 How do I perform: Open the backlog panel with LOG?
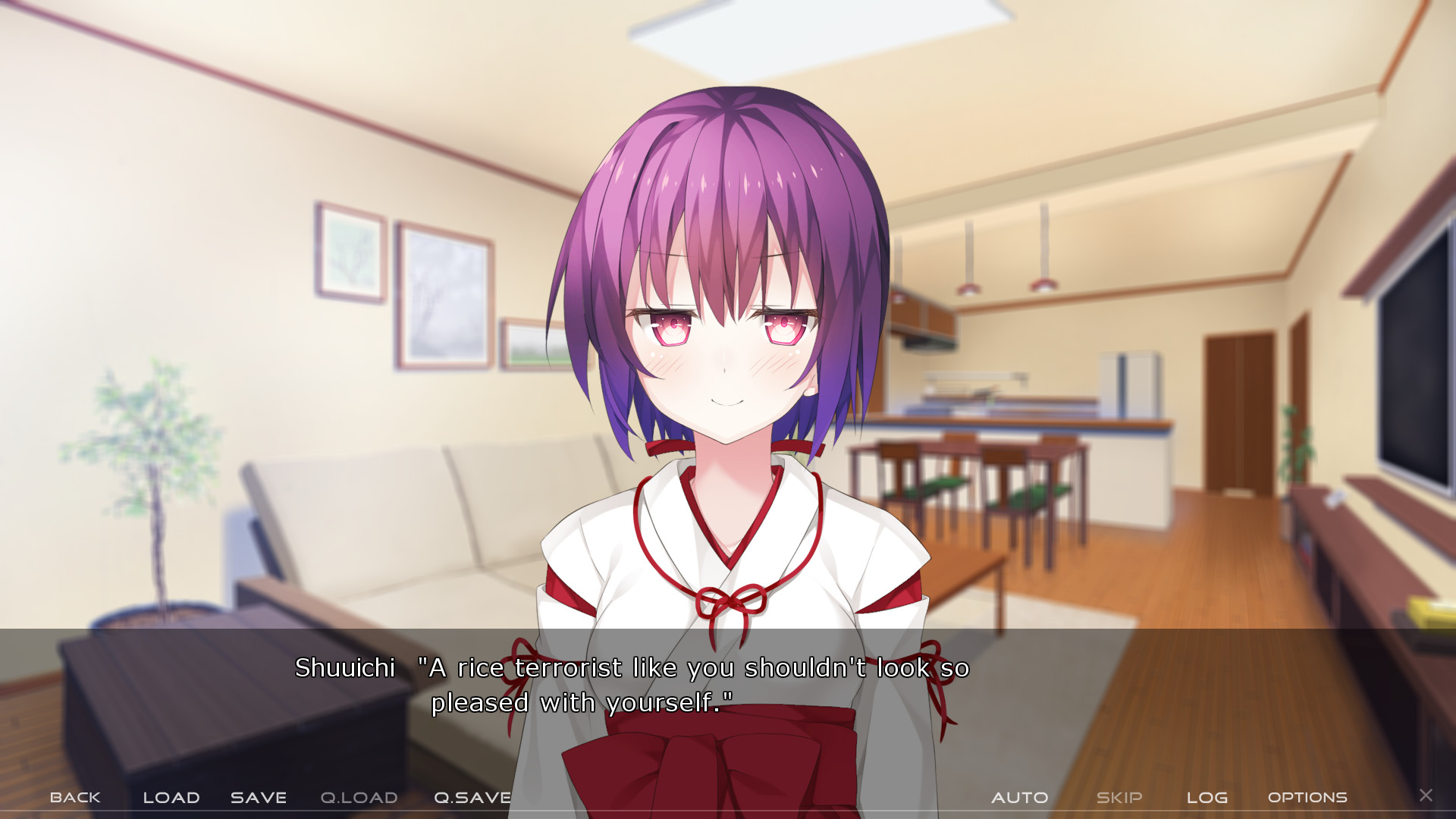click(1208, 797)
